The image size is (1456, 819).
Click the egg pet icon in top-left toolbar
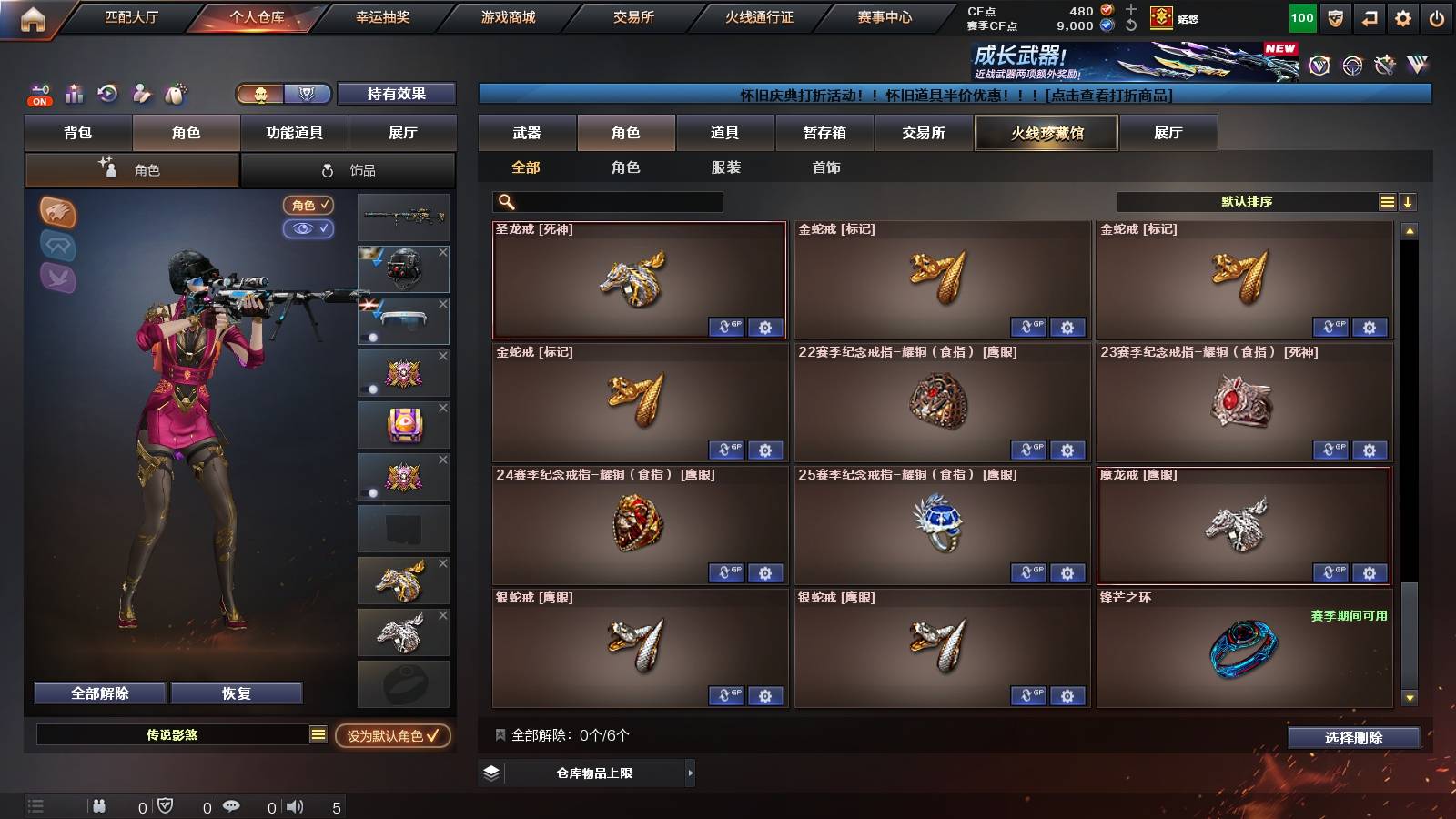click(175, 94)
